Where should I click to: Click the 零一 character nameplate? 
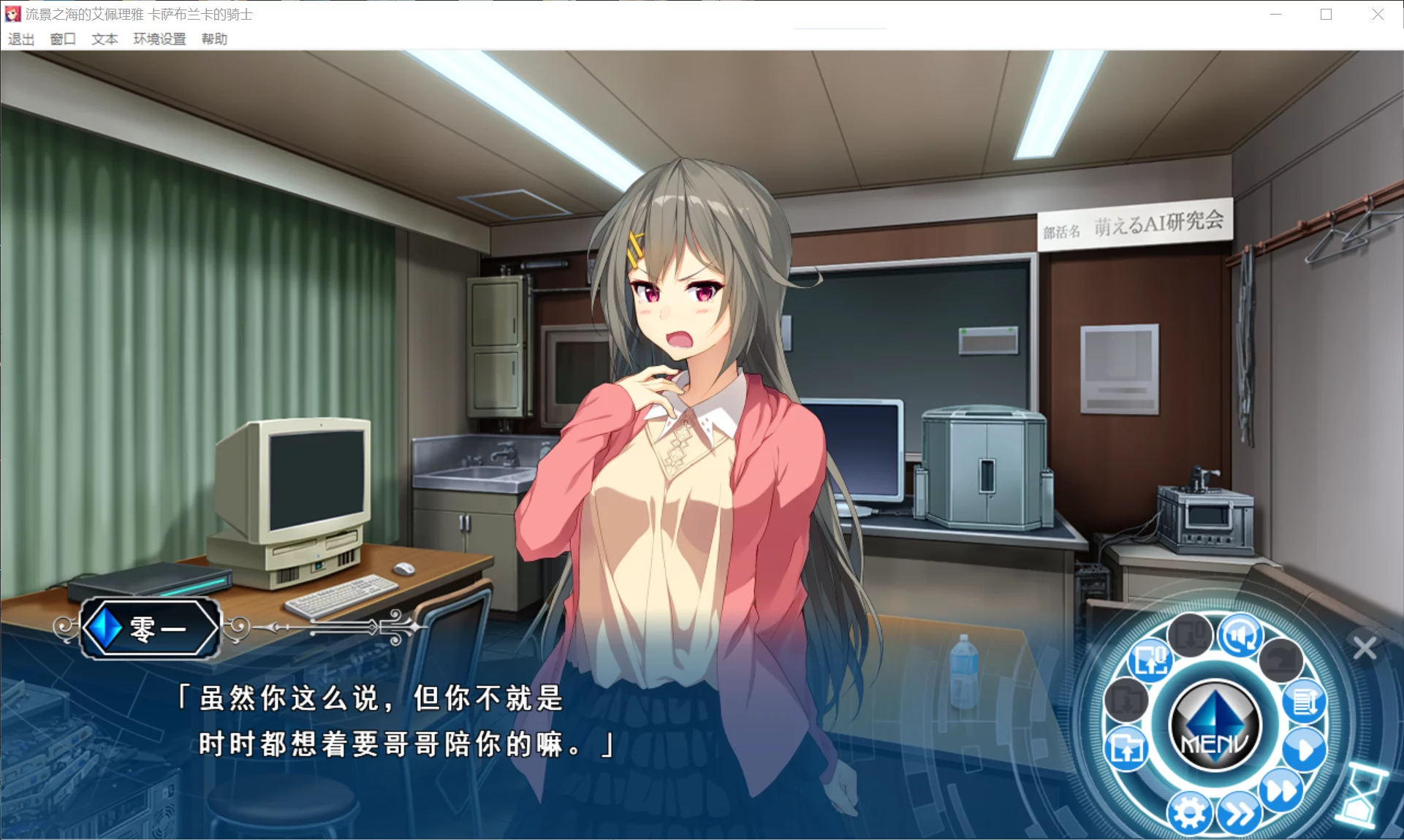tap(149, 628)
